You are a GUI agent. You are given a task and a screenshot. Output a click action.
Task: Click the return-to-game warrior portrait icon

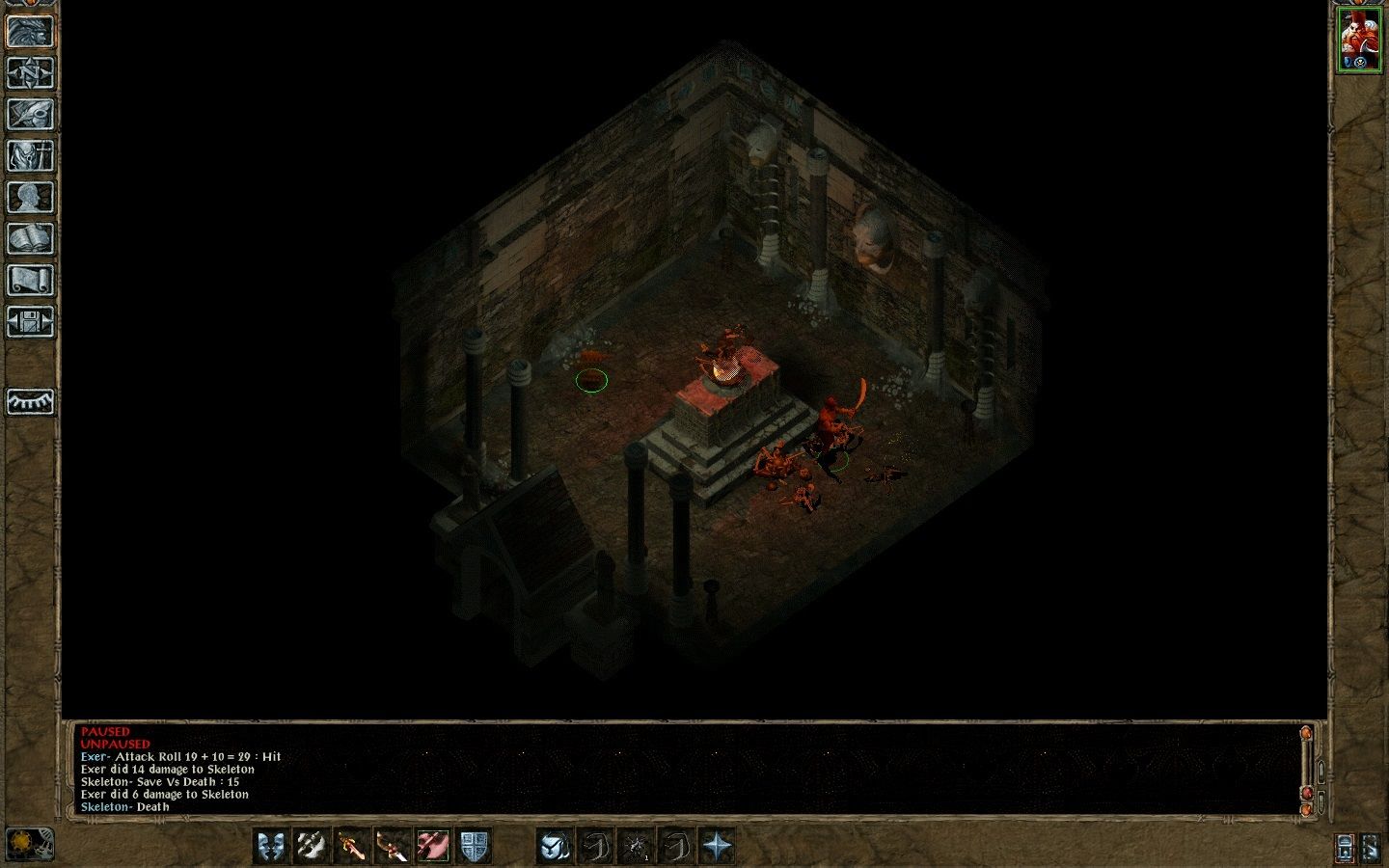click(32, 31)
